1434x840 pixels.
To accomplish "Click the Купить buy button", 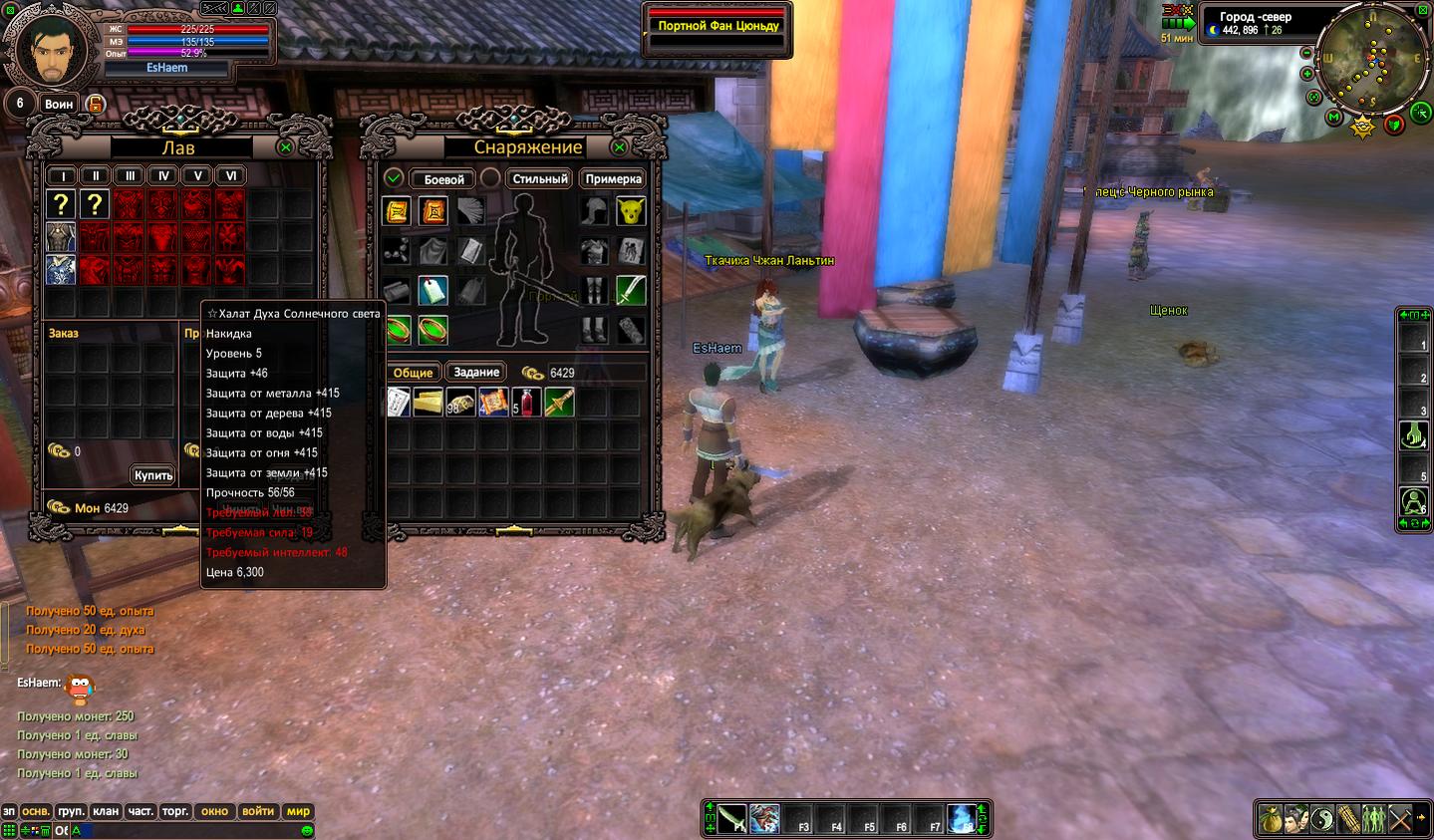I will point(153,475).
